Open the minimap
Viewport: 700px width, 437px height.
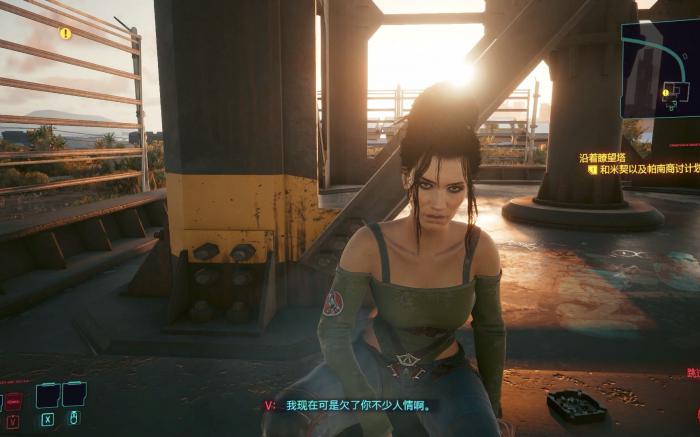click(661, 68)
